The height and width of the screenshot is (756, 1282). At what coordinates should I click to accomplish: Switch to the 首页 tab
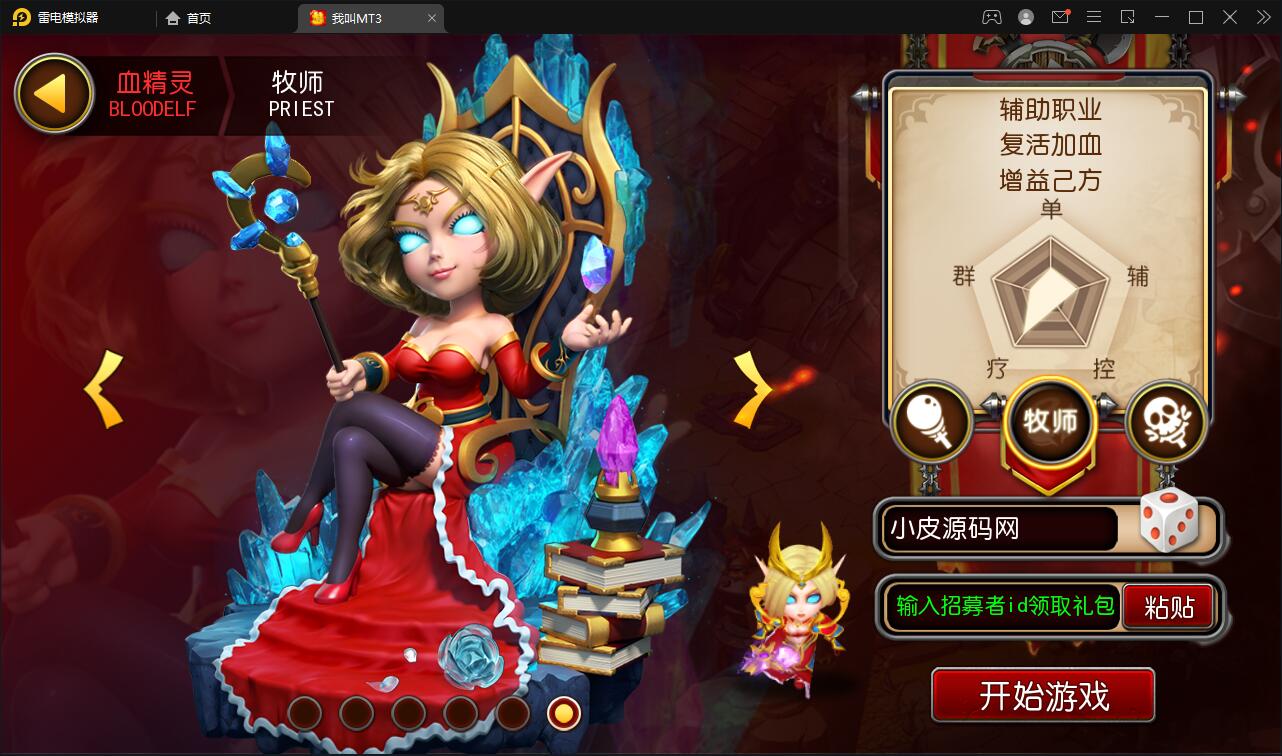pyautogui.click(x=188, y=17)
